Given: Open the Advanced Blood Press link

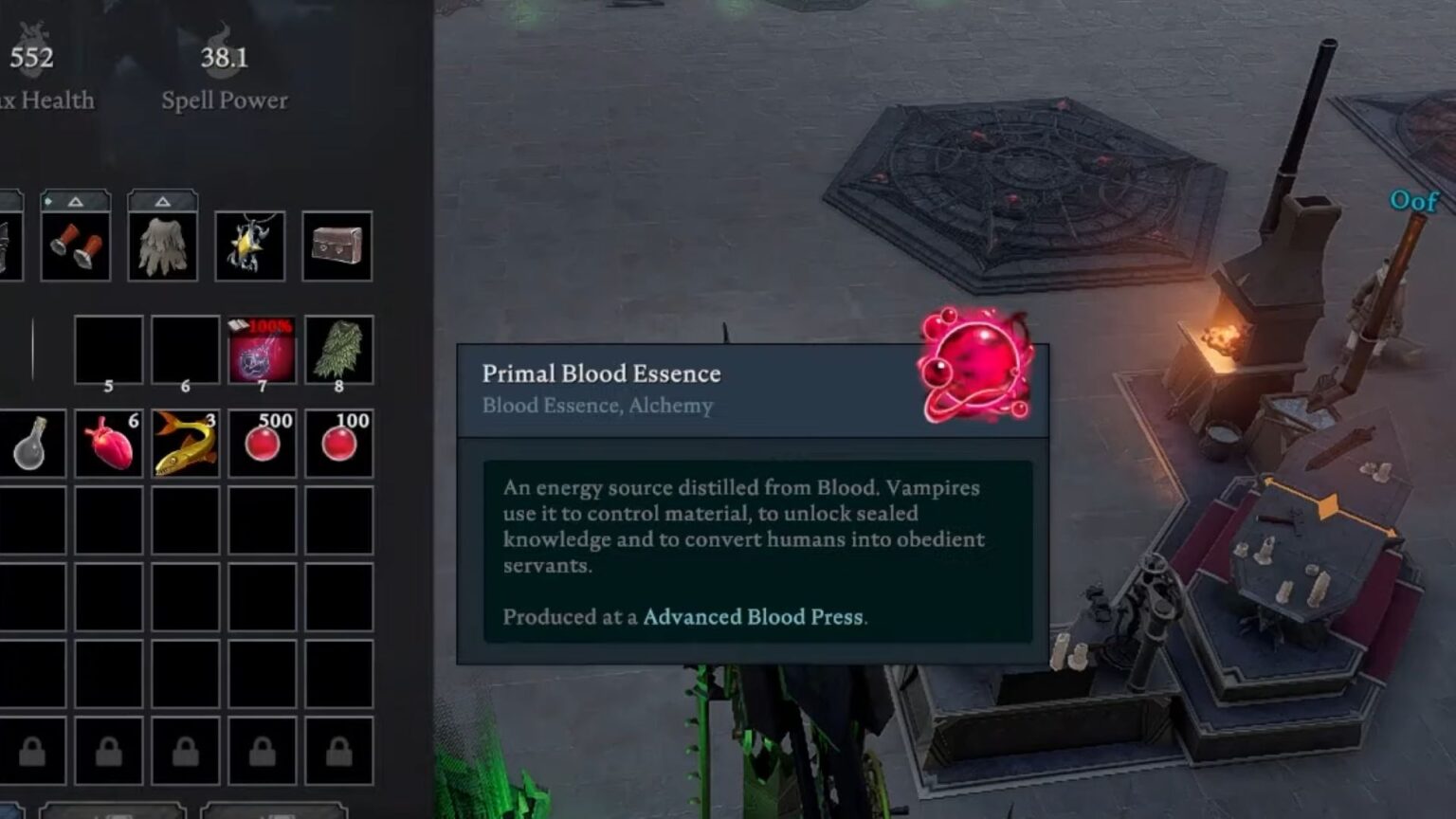Looking at the screenshot, I should (754, 616).
